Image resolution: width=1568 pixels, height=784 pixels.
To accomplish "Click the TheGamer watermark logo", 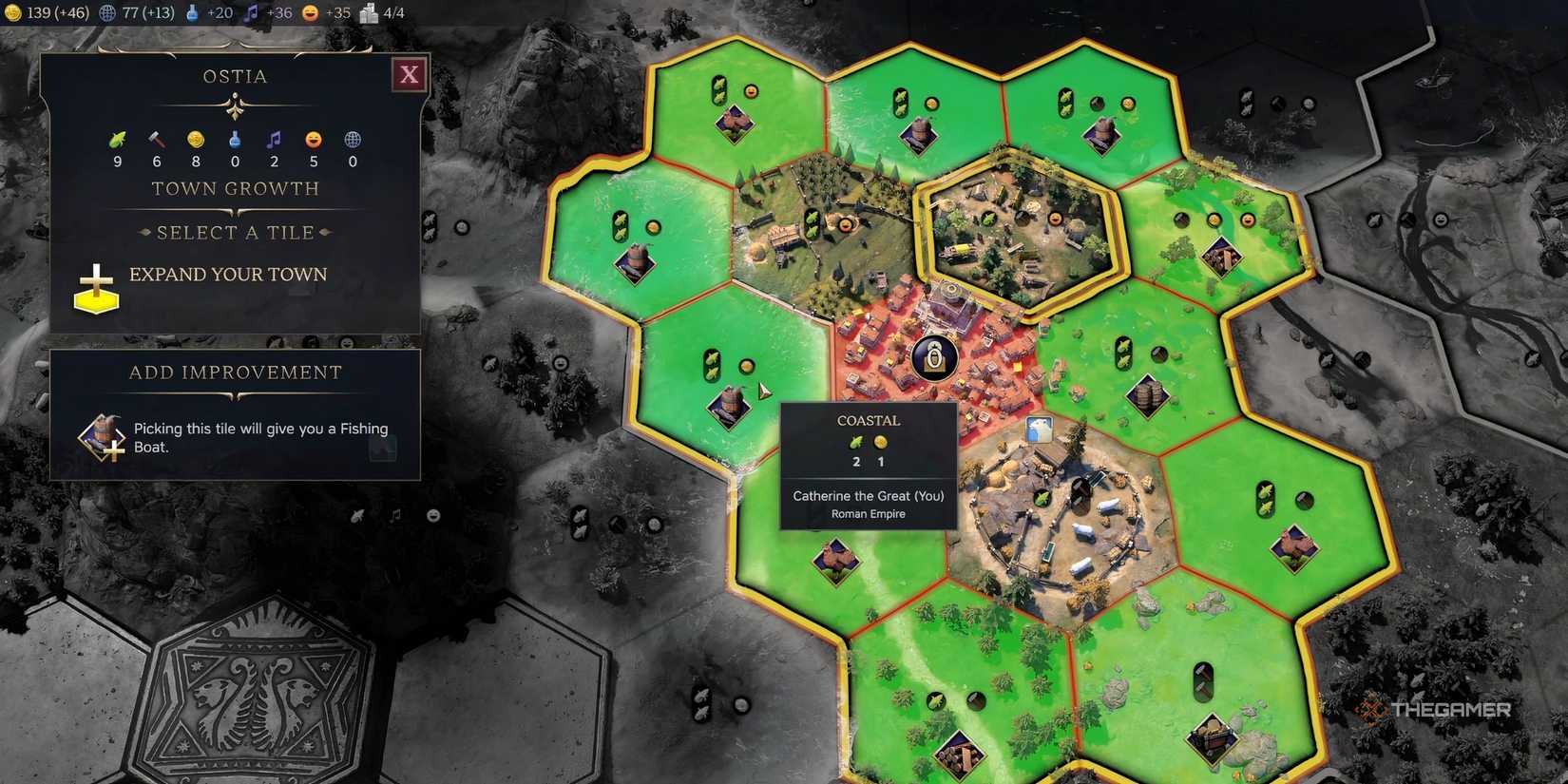I will [x=1437, y=708].
